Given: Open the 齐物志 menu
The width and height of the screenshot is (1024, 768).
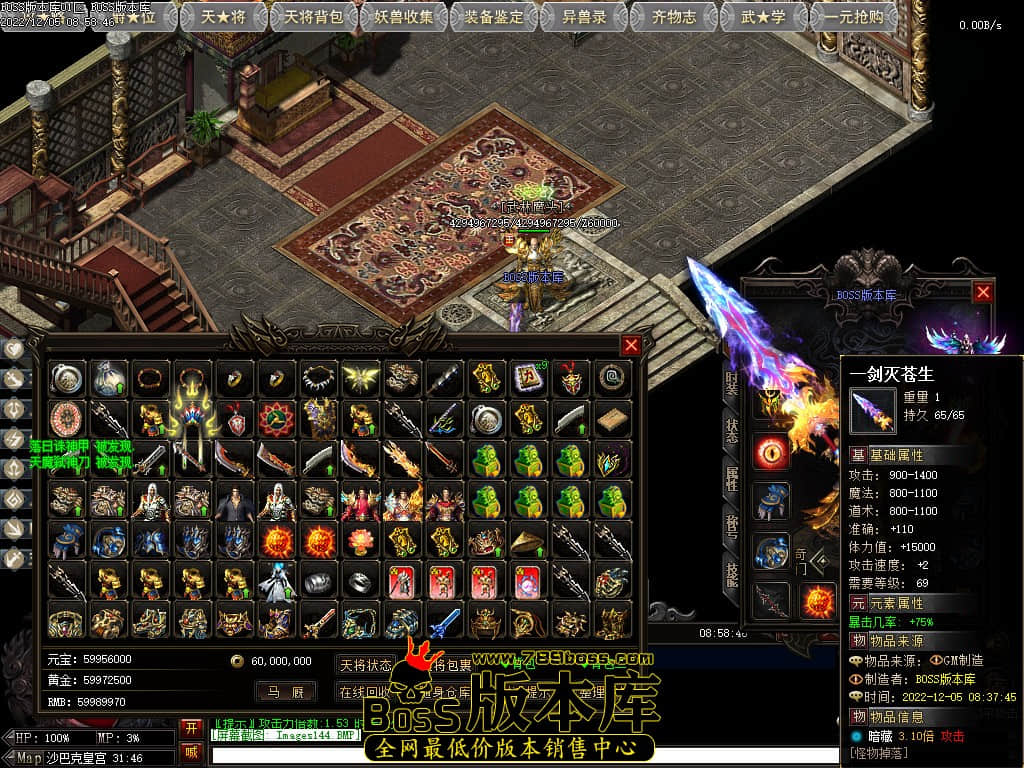Looking at the screenshot, I should point(674,17).
